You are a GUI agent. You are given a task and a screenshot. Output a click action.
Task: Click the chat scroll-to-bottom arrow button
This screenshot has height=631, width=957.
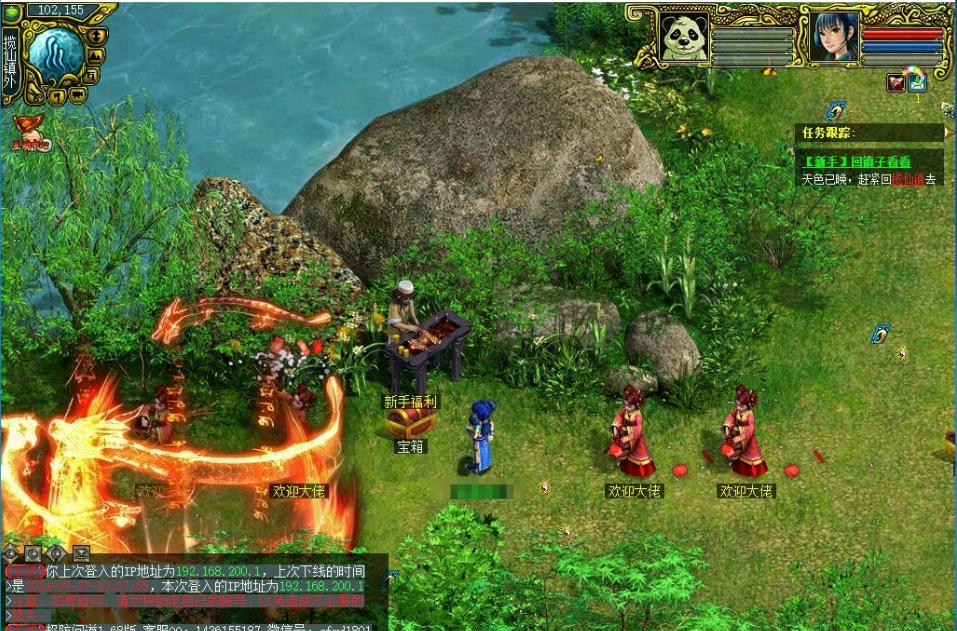pyautogui.click(x=81, y=552)
